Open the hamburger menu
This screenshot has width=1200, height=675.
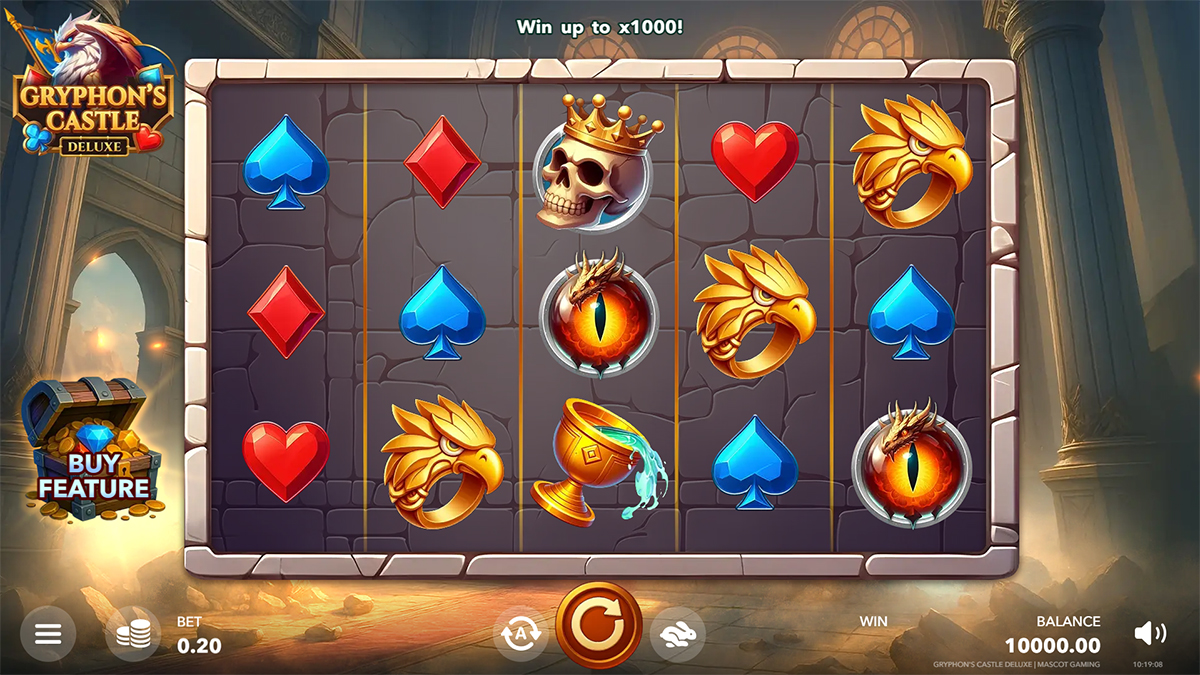tap(48, 634)
